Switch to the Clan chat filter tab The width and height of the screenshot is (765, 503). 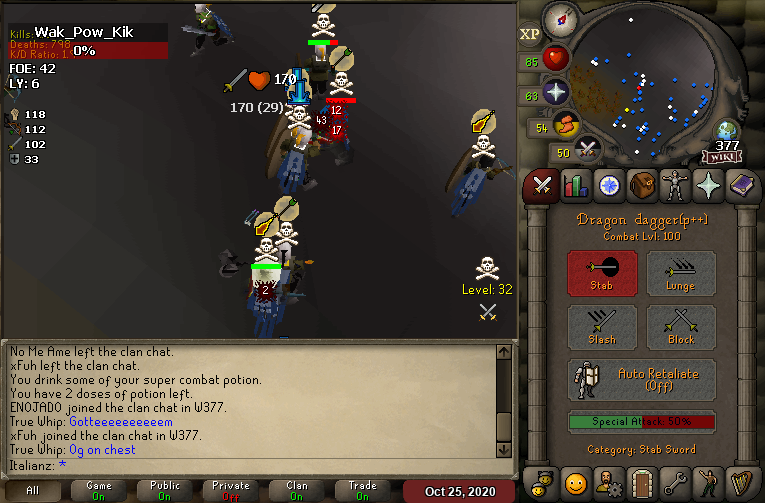(x=297, y=490)
